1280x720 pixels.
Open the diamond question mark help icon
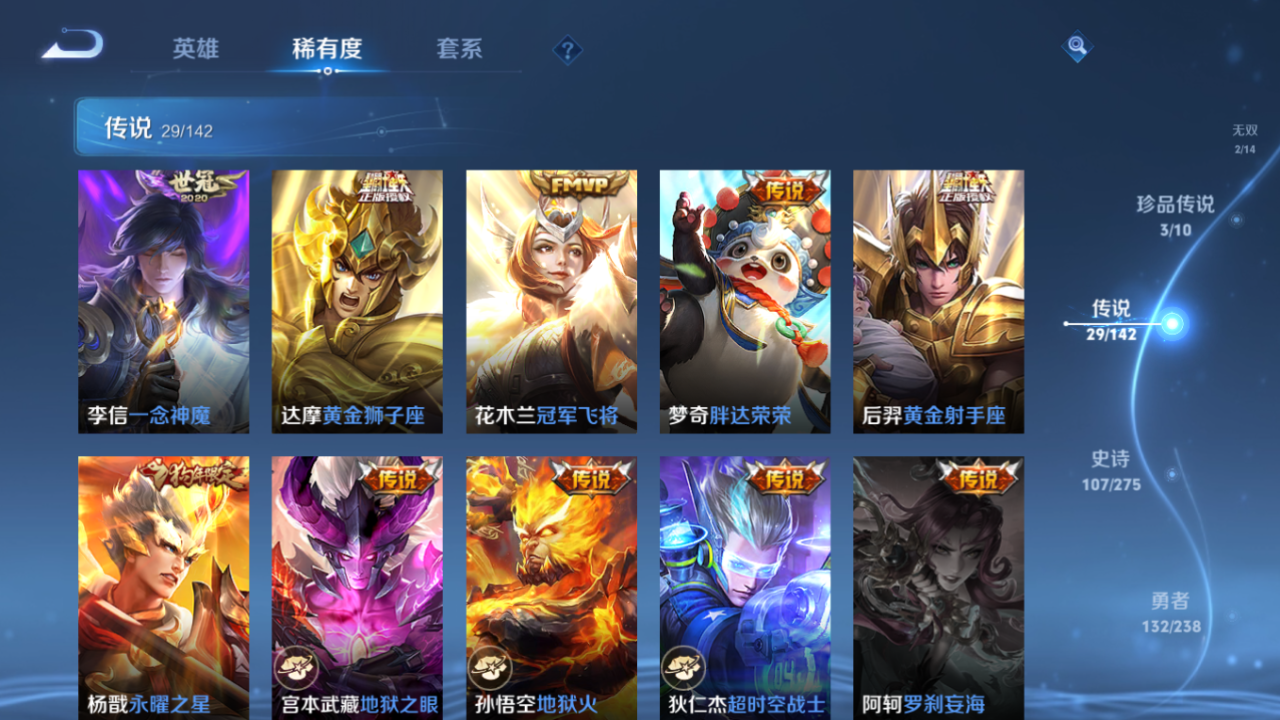point(566,48)
